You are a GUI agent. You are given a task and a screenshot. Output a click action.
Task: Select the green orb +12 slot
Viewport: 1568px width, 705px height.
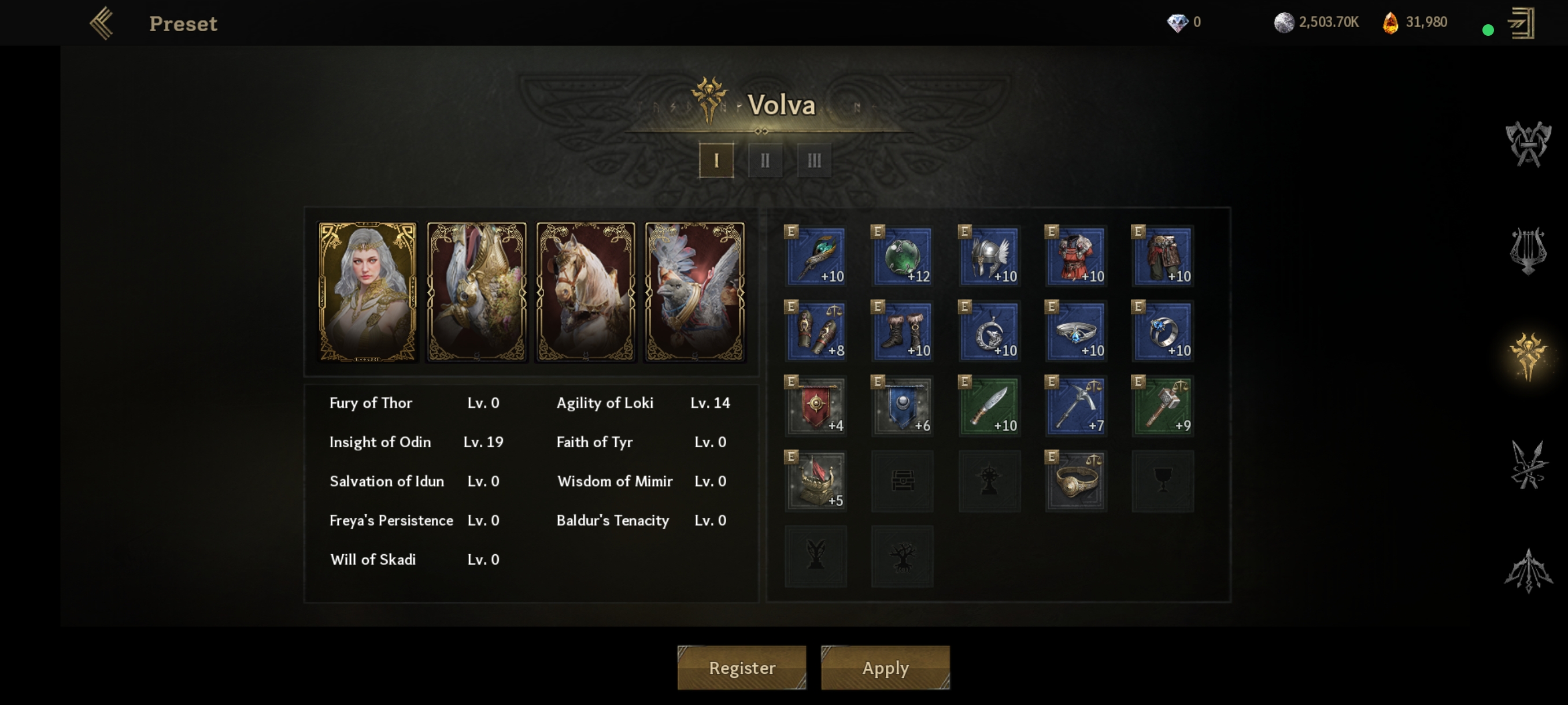pos(902,256)
